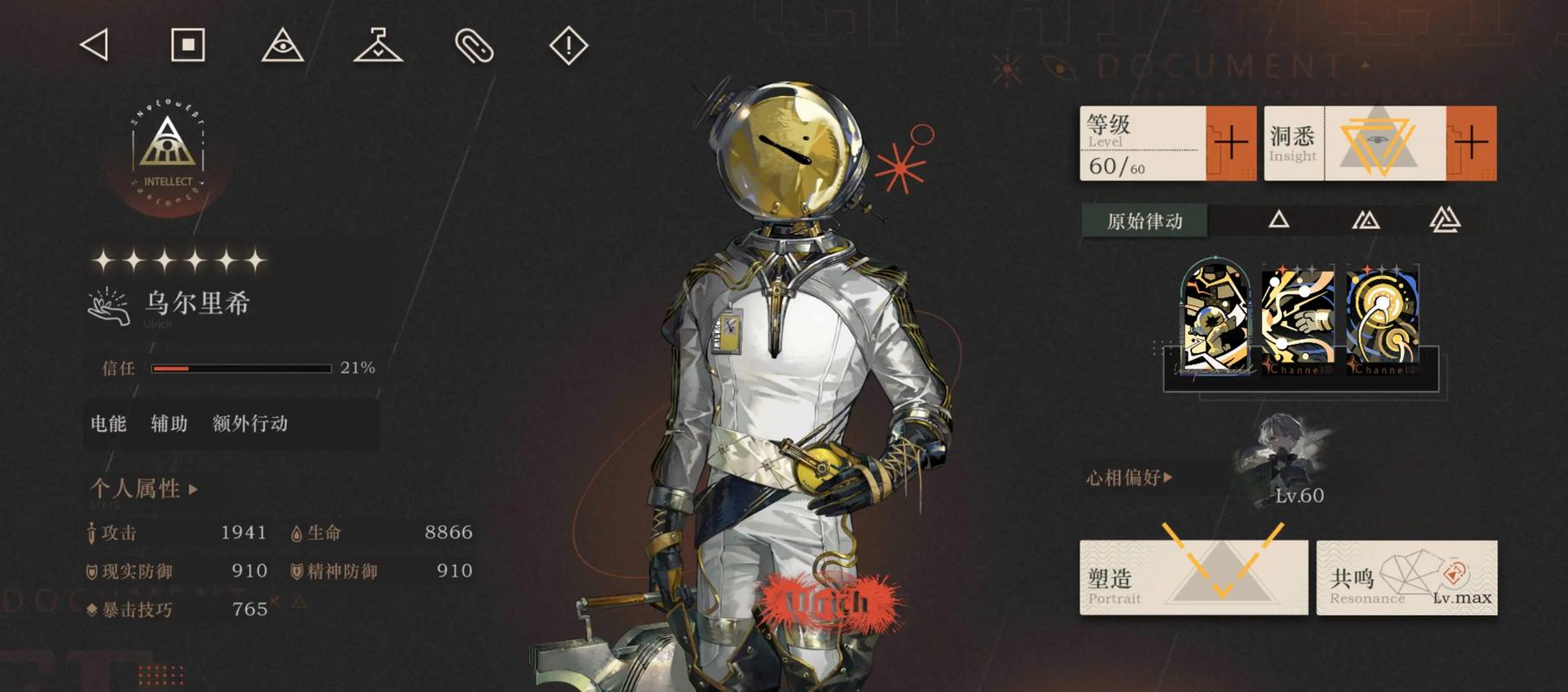Tap the orange plus beside Level
1568x692 pixels.
pyautogui.click(x=1231, y=143)
